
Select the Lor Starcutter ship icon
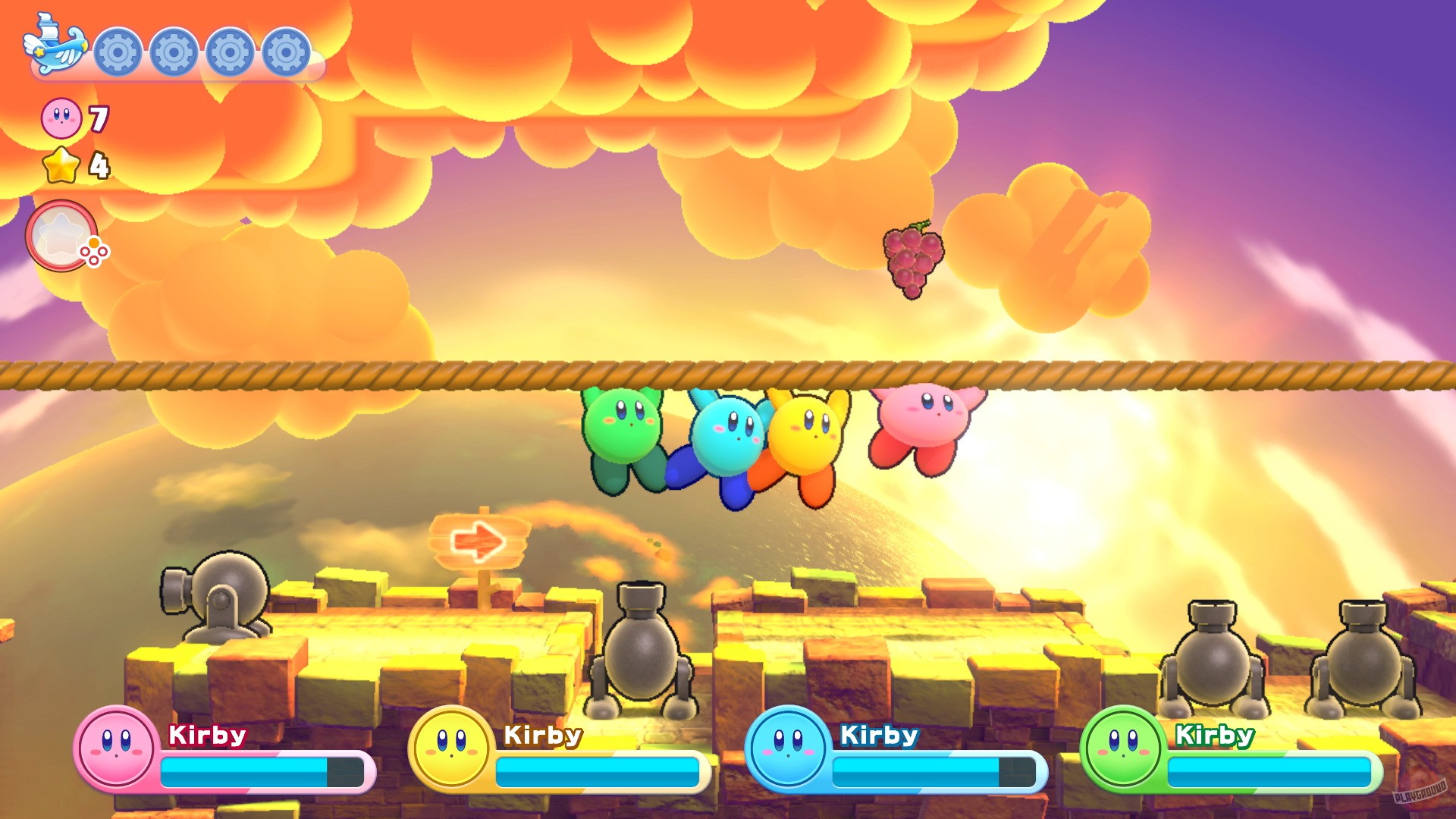[x=53, y=48]
